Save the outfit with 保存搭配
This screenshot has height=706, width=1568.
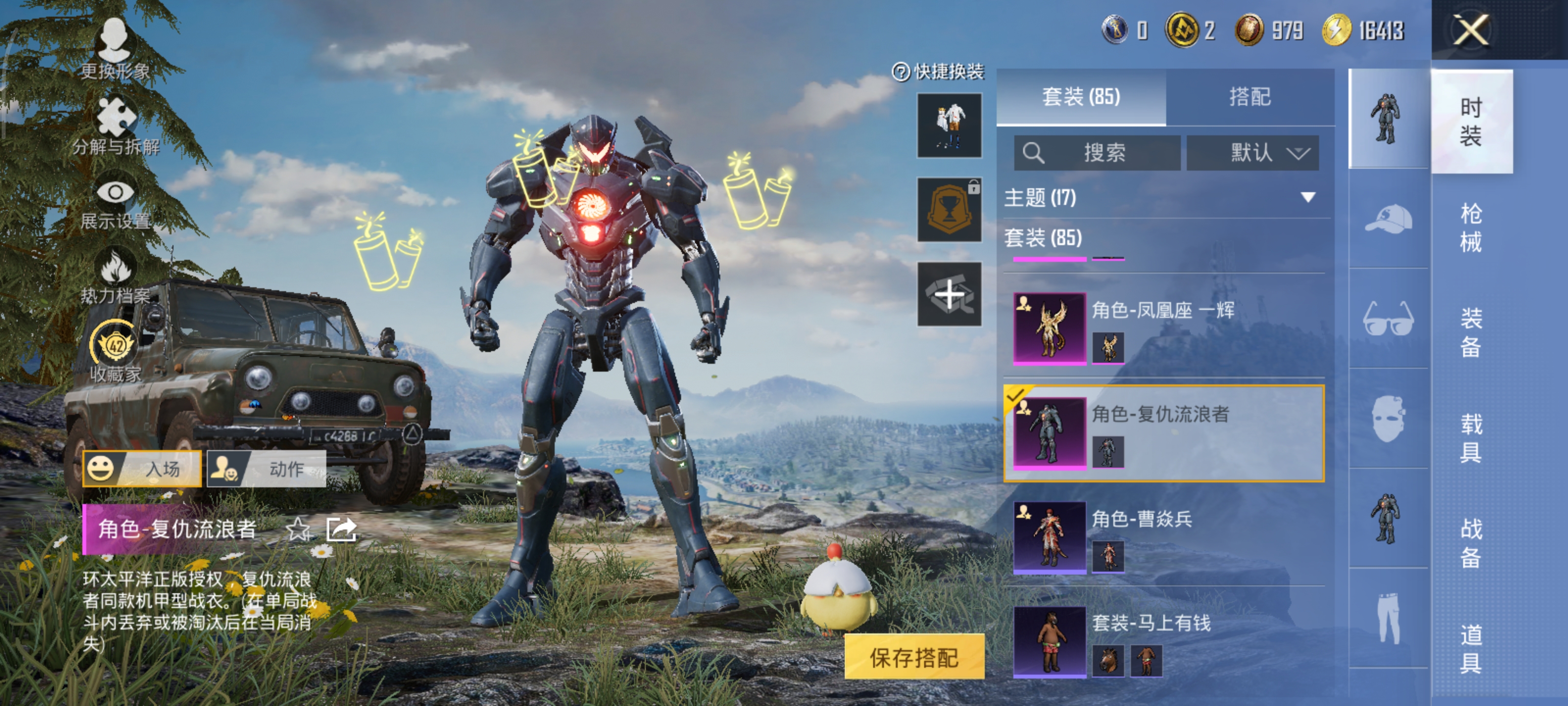coord(914,656)
